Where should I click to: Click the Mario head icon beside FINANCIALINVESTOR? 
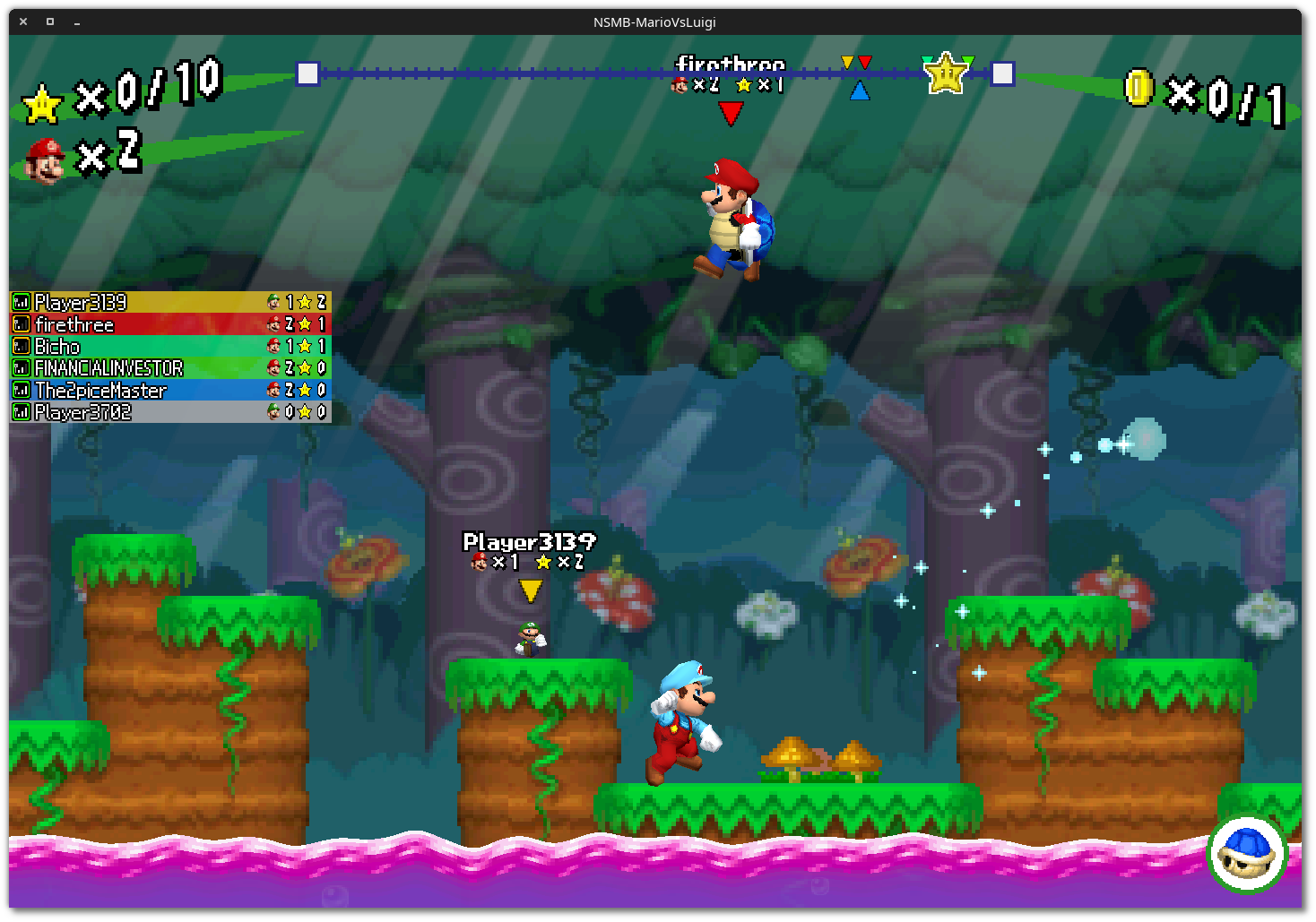[x=273, y=367]
